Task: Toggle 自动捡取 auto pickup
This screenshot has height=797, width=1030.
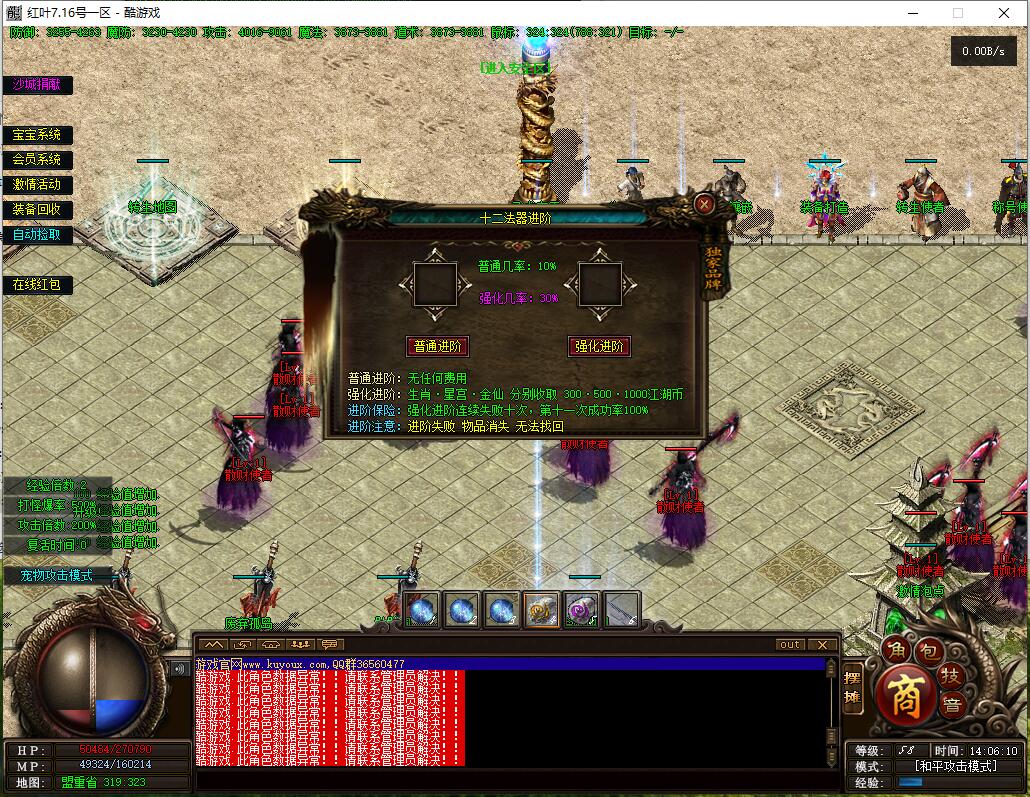Action: click(x=37, y=235)
